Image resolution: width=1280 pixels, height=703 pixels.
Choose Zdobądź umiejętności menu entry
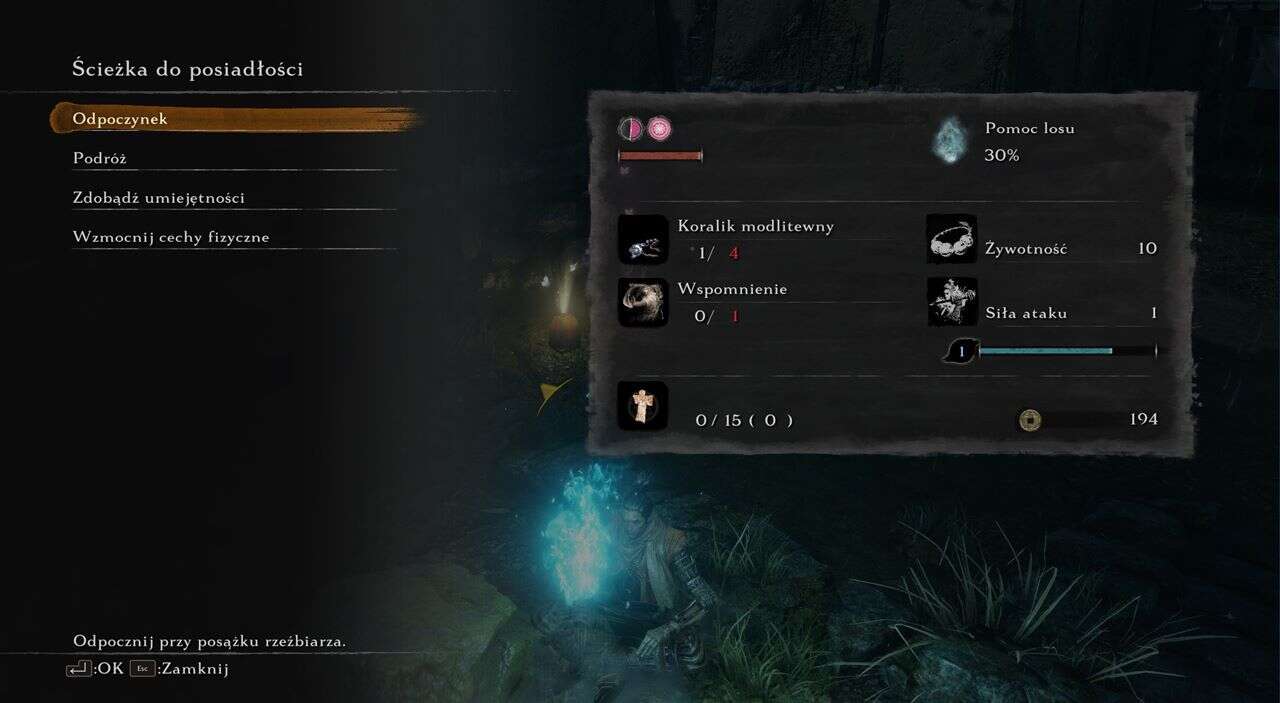tap(158, 198)
